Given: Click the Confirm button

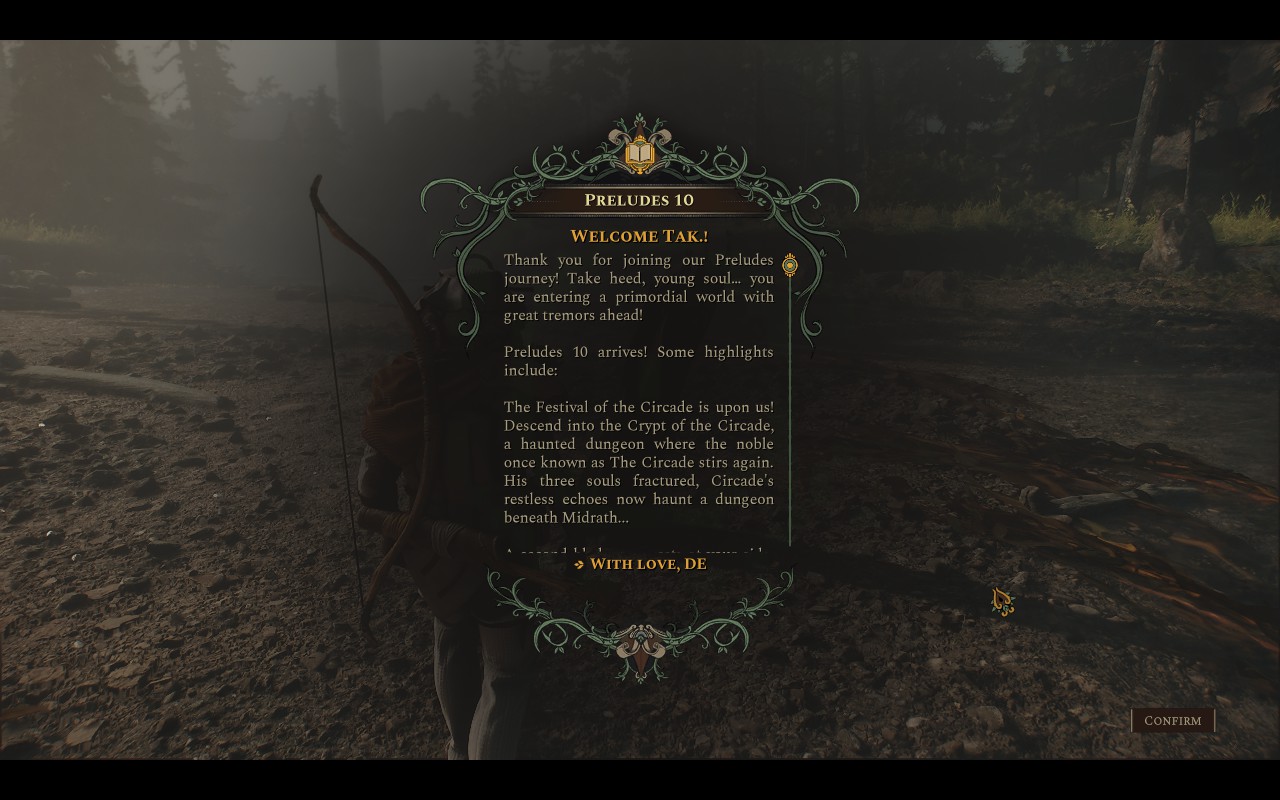Looking at the screenshot, I should pos(1172,721).
